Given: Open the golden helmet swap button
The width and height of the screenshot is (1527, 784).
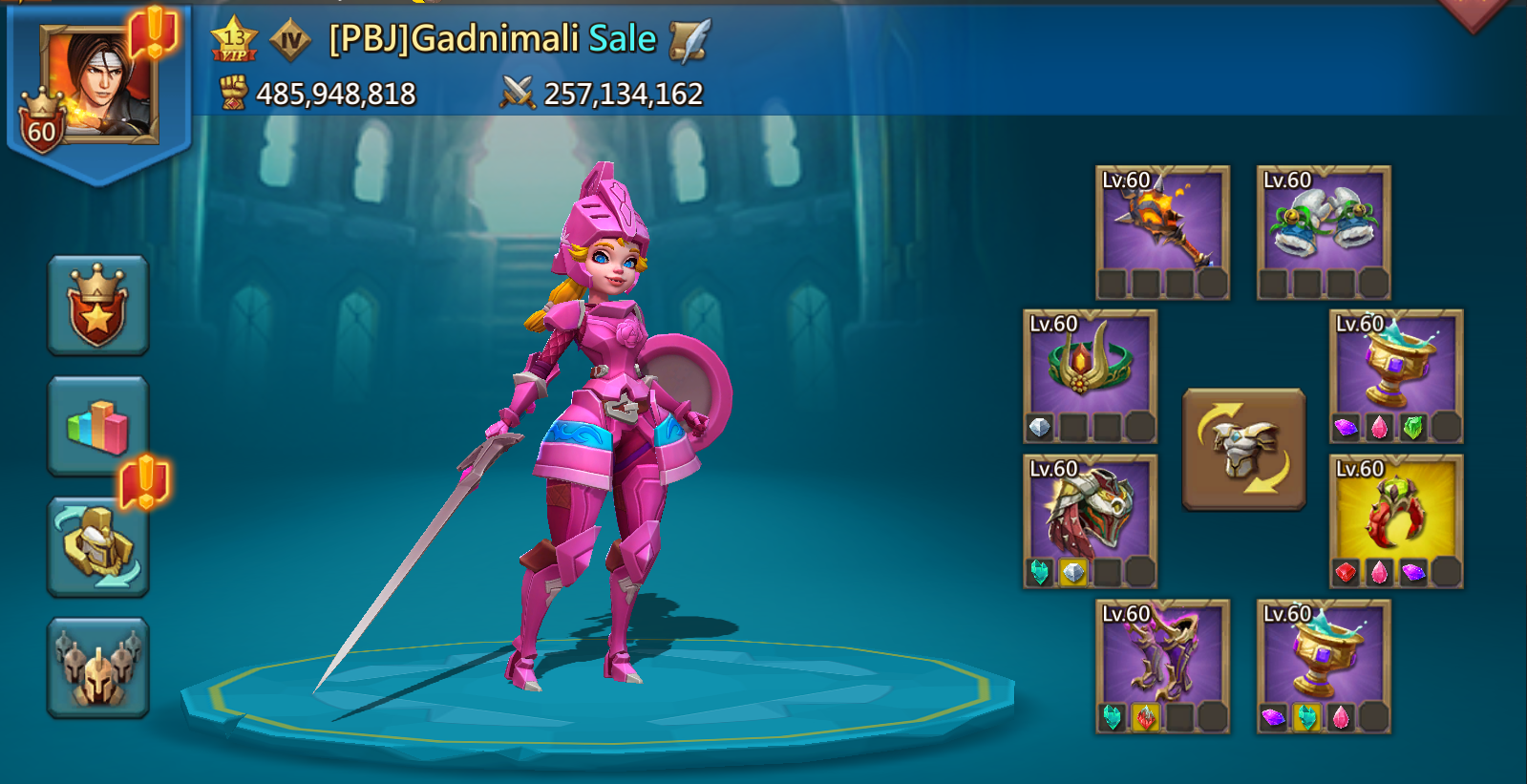Looking at the screenshot, I should (x=98, y=546).
